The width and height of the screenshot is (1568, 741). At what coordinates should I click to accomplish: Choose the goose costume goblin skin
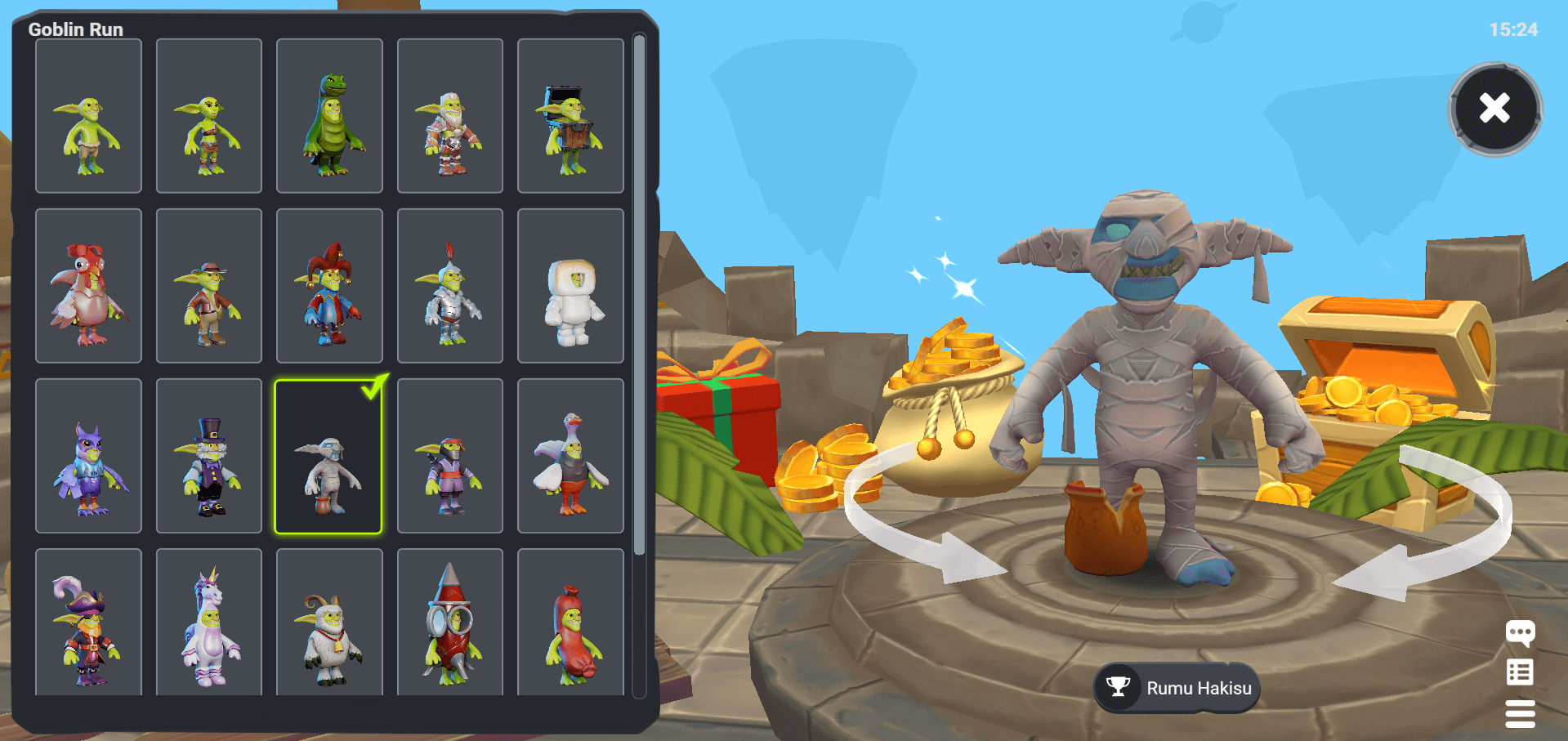tap(570, 456)
